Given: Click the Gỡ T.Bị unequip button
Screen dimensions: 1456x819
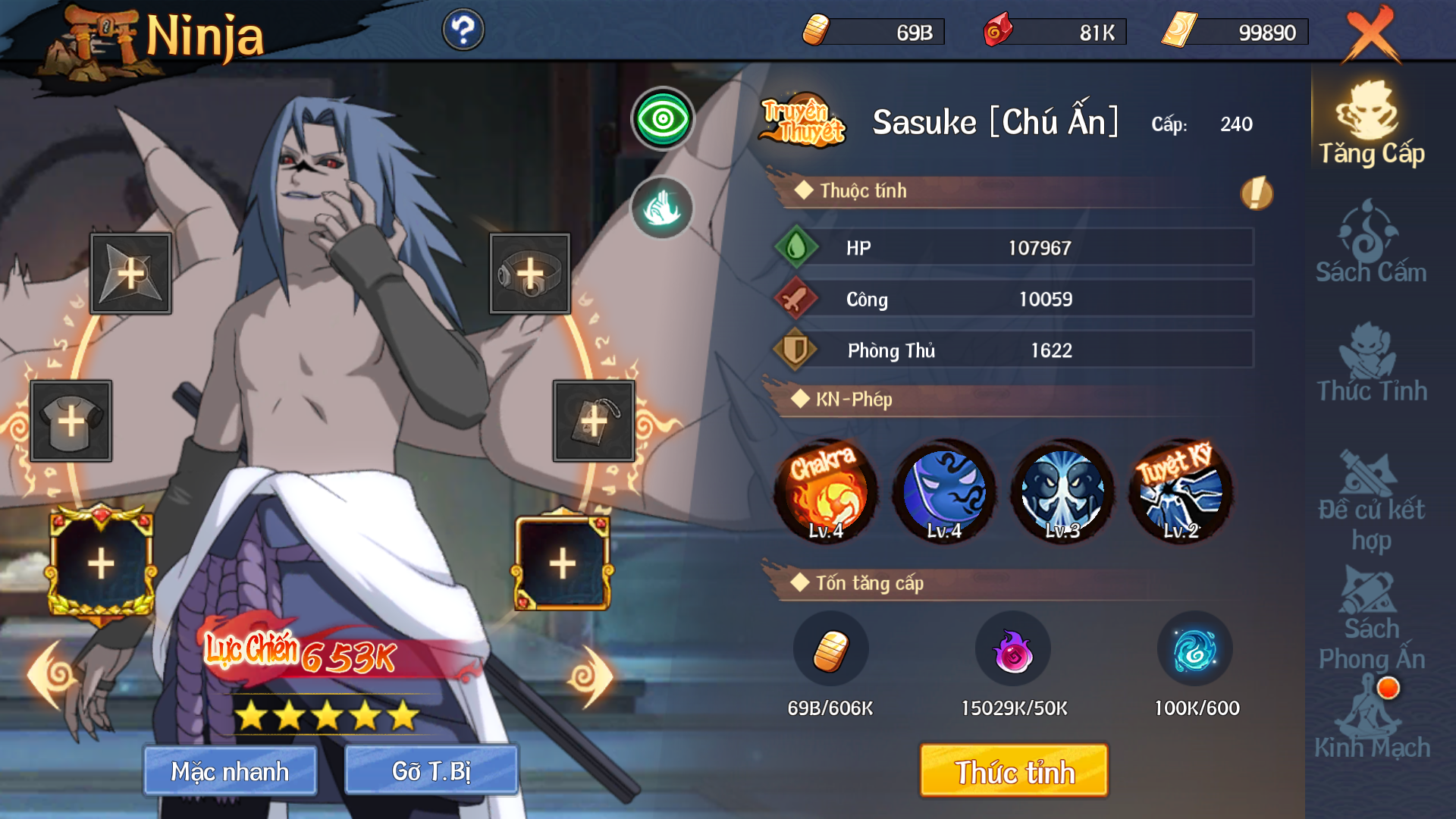Looking at the screenshot, I should (431, 771).
